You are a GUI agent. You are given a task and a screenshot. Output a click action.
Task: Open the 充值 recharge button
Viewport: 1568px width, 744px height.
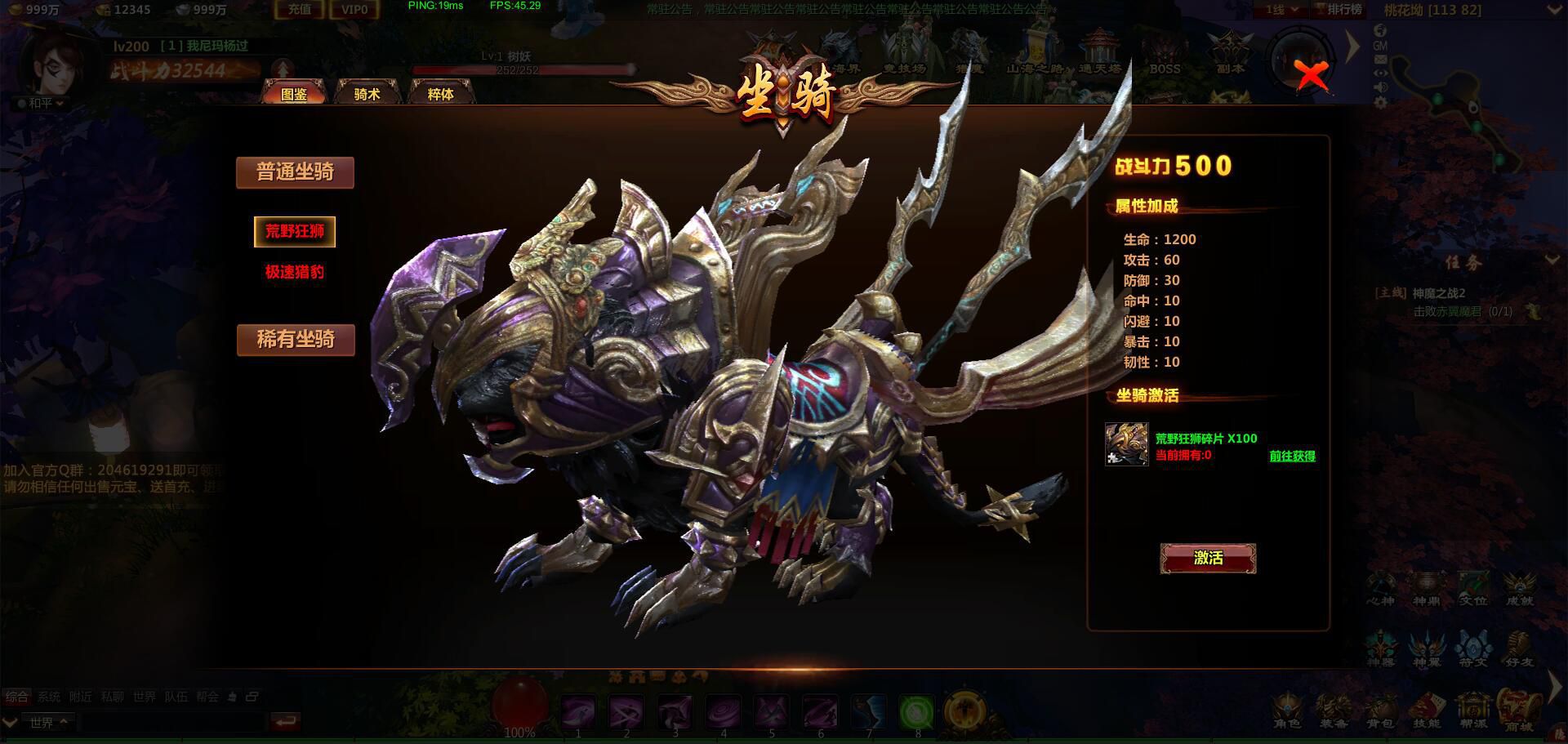[299, 10]
